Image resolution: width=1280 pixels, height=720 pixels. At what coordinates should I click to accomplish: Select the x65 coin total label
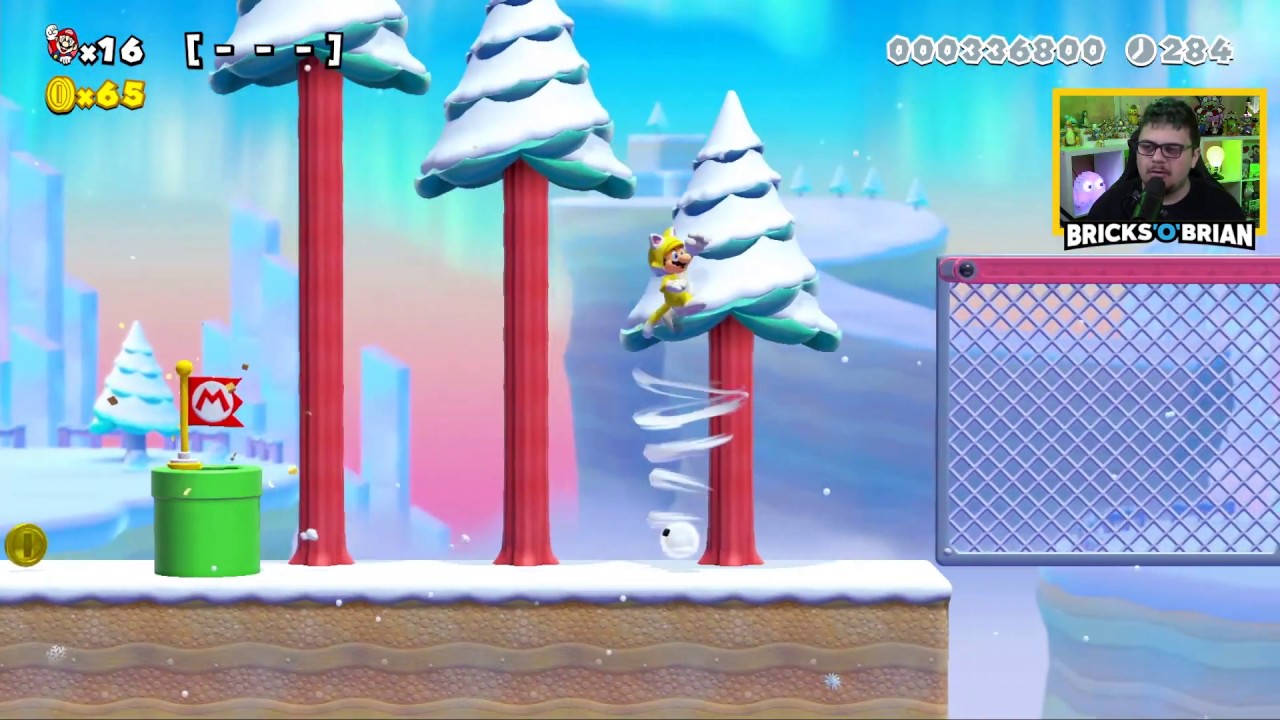tap(110, 96)
